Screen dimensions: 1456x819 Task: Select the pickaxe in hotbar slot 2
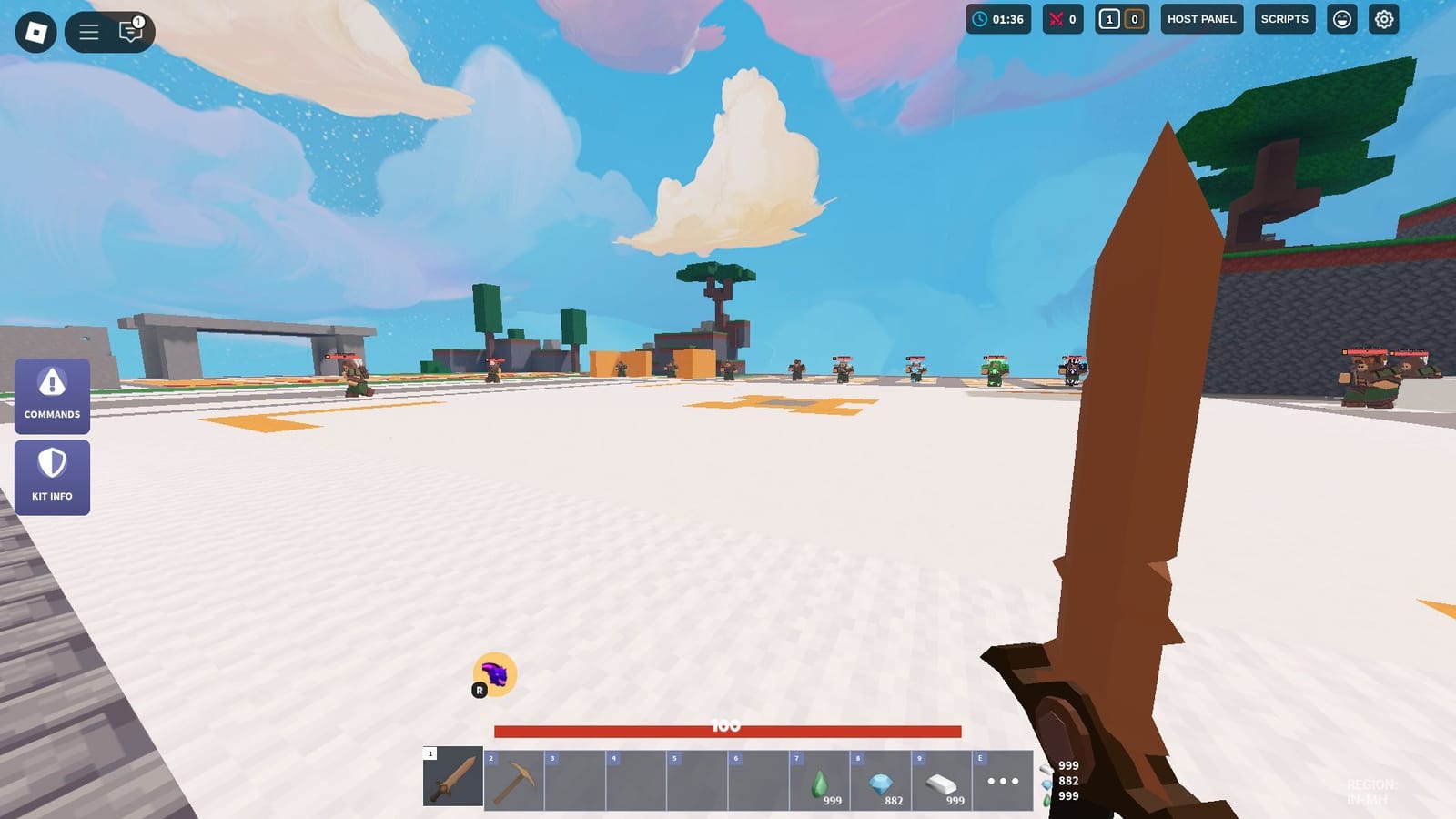[x=513, y=780]
